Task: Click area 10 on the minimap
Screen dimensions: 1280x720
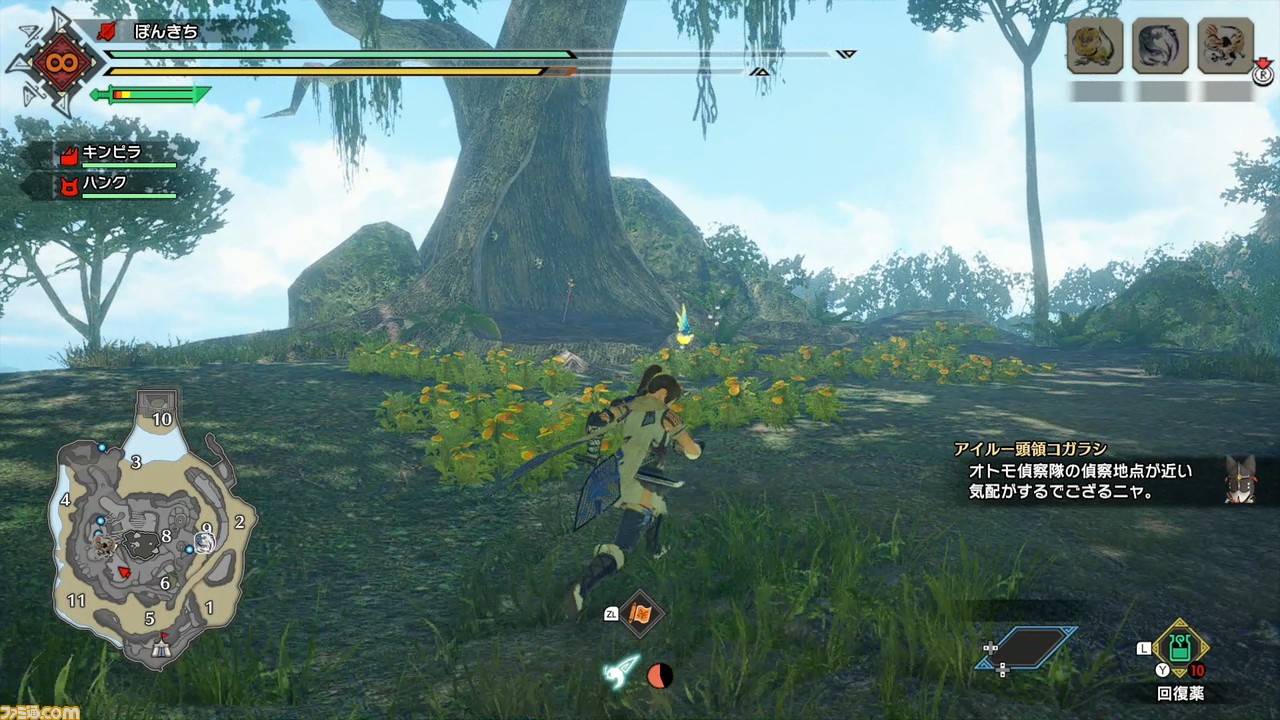Action: [161, 419]
